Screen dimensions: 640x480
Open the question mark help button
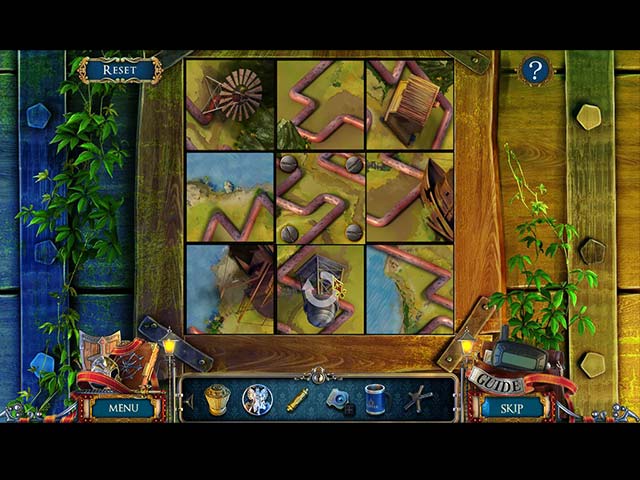tap(536, 70)
